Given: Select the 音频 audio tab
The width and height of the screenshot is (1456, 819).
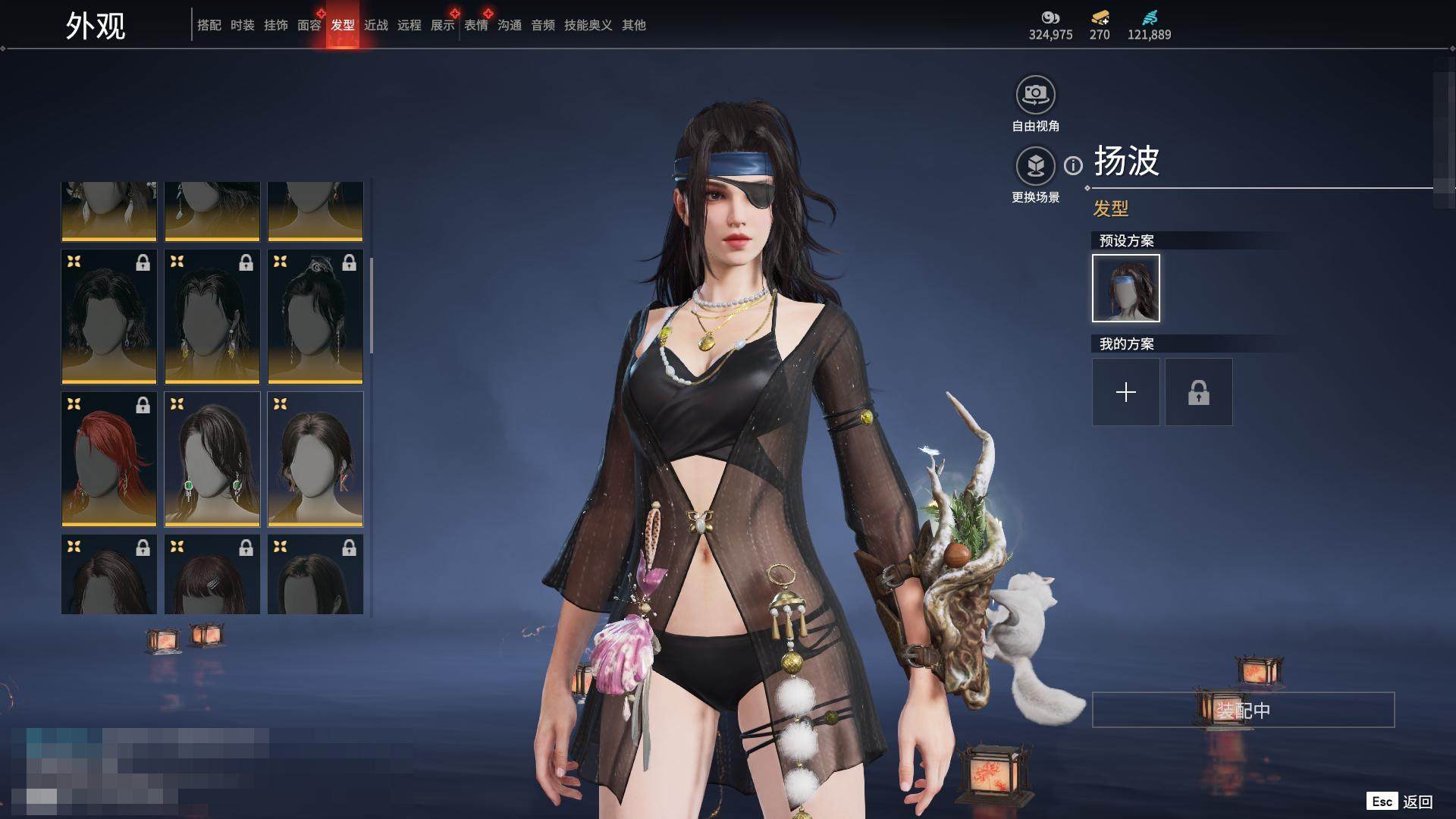Looking at the screenshot, I should click(542, 25).
